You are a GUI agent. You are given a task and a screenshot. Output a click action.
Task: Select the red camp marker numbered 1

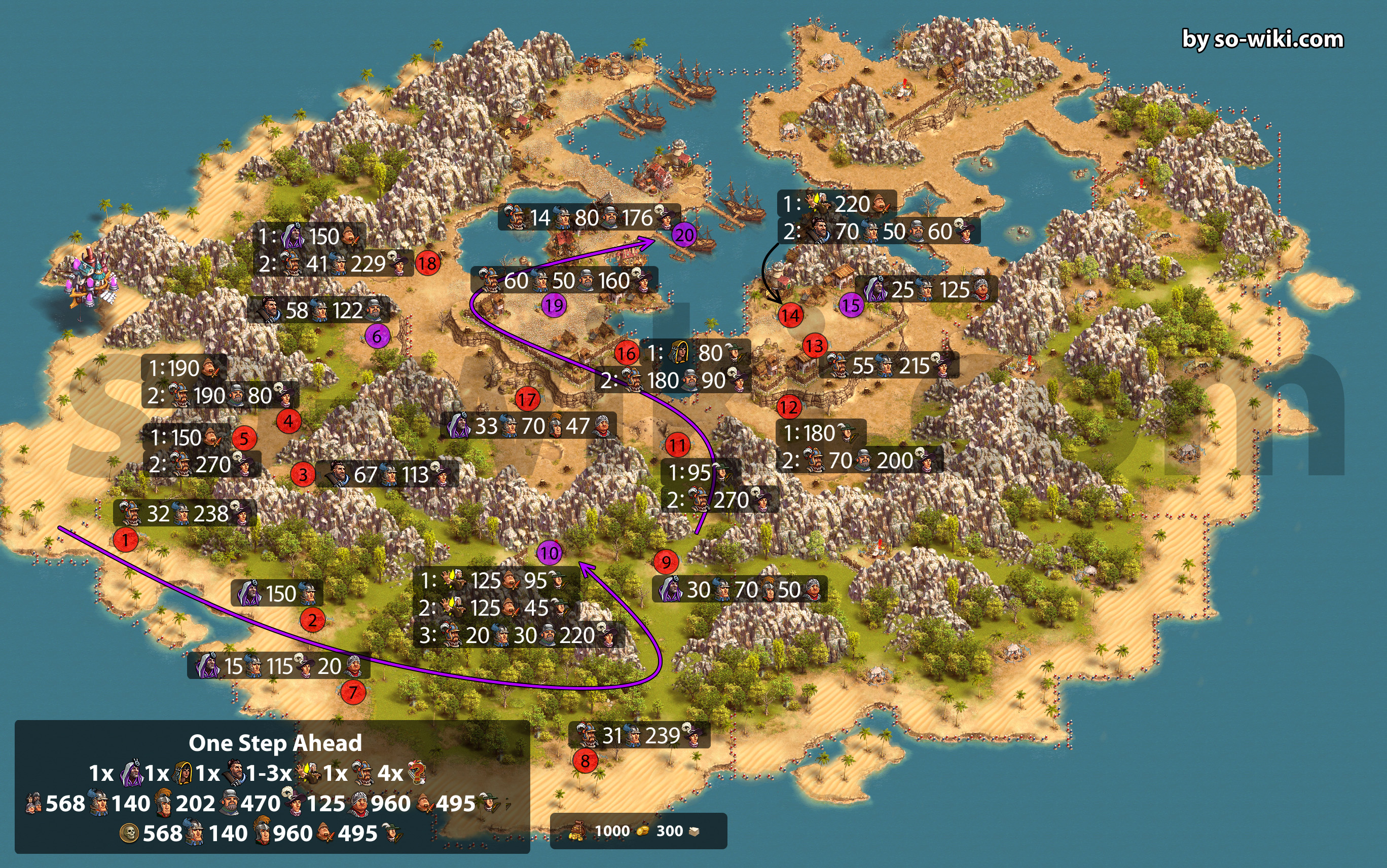[x=125, y=540]
